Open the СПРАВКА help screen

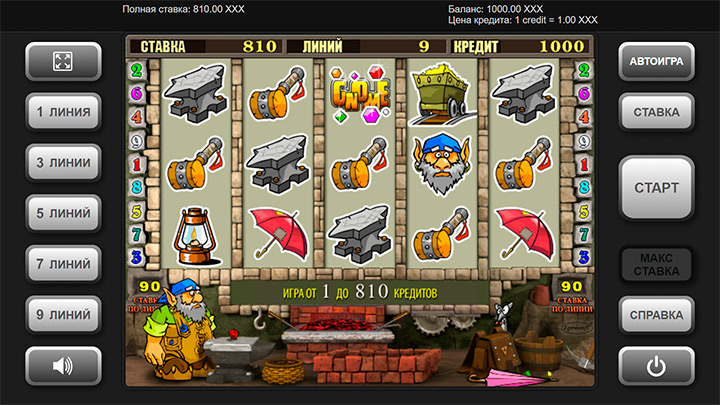tap(656, 315)
